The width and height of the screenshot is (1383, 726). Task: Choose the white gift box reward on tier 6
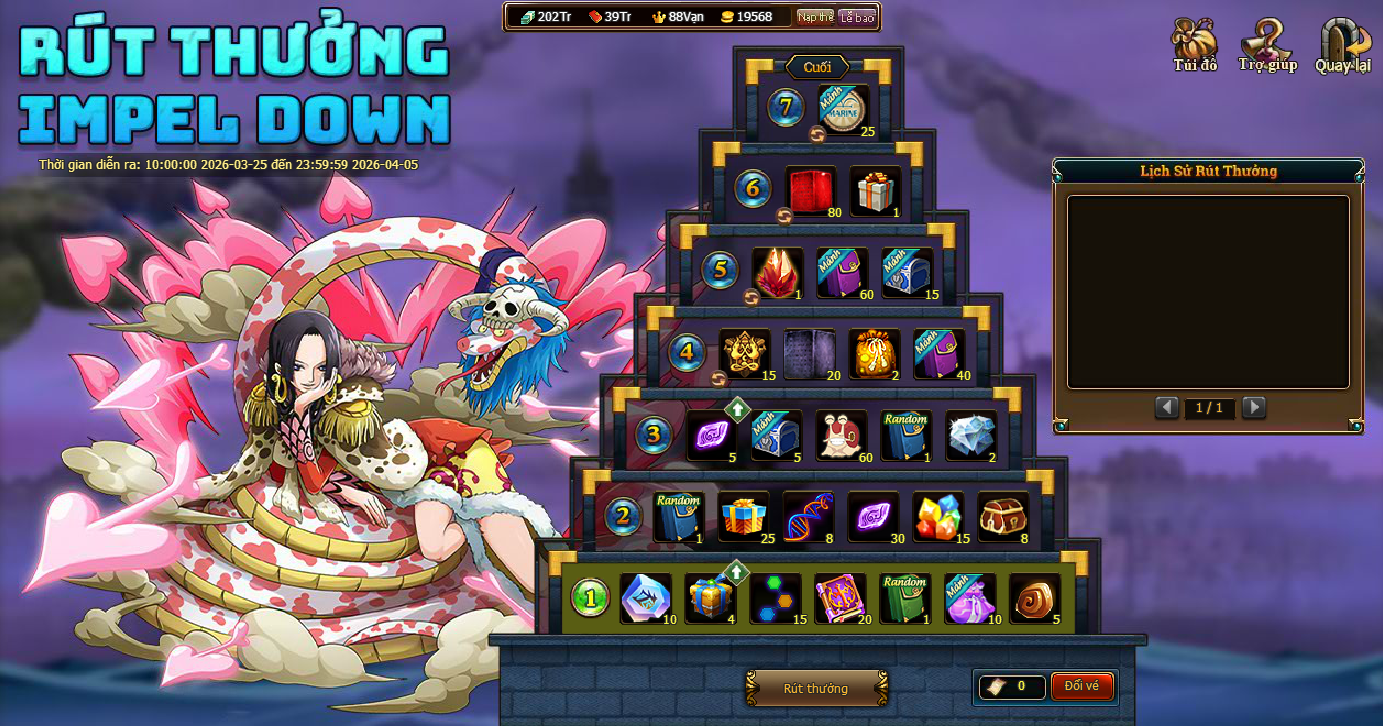pyautogui.click(x=875, y=190)
